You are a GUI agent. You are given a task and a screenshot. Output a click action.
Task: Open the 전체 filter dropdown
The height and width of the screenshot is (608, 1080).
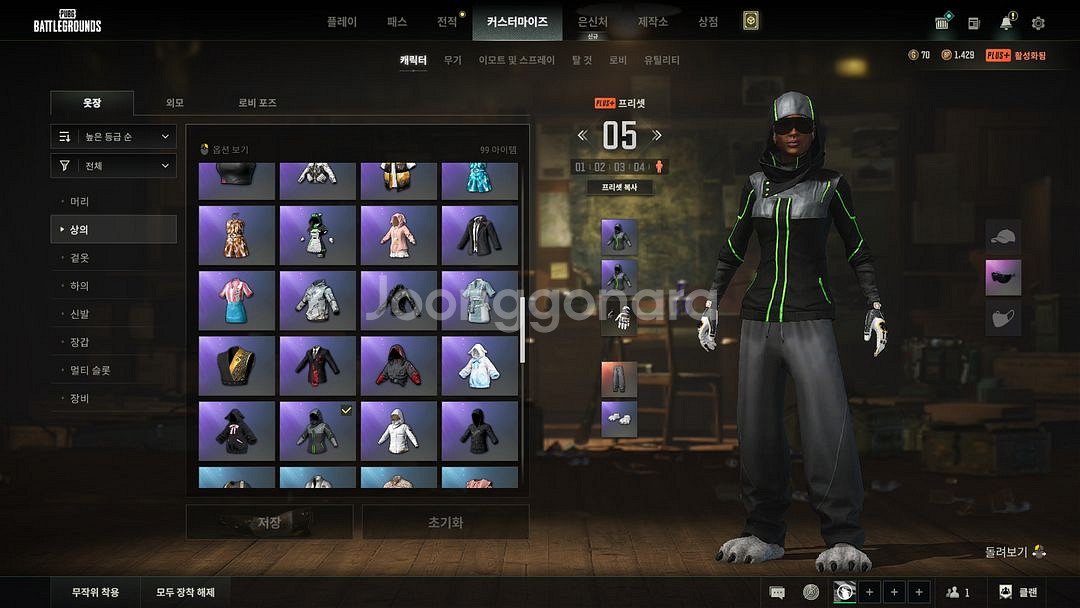[114, 166]
